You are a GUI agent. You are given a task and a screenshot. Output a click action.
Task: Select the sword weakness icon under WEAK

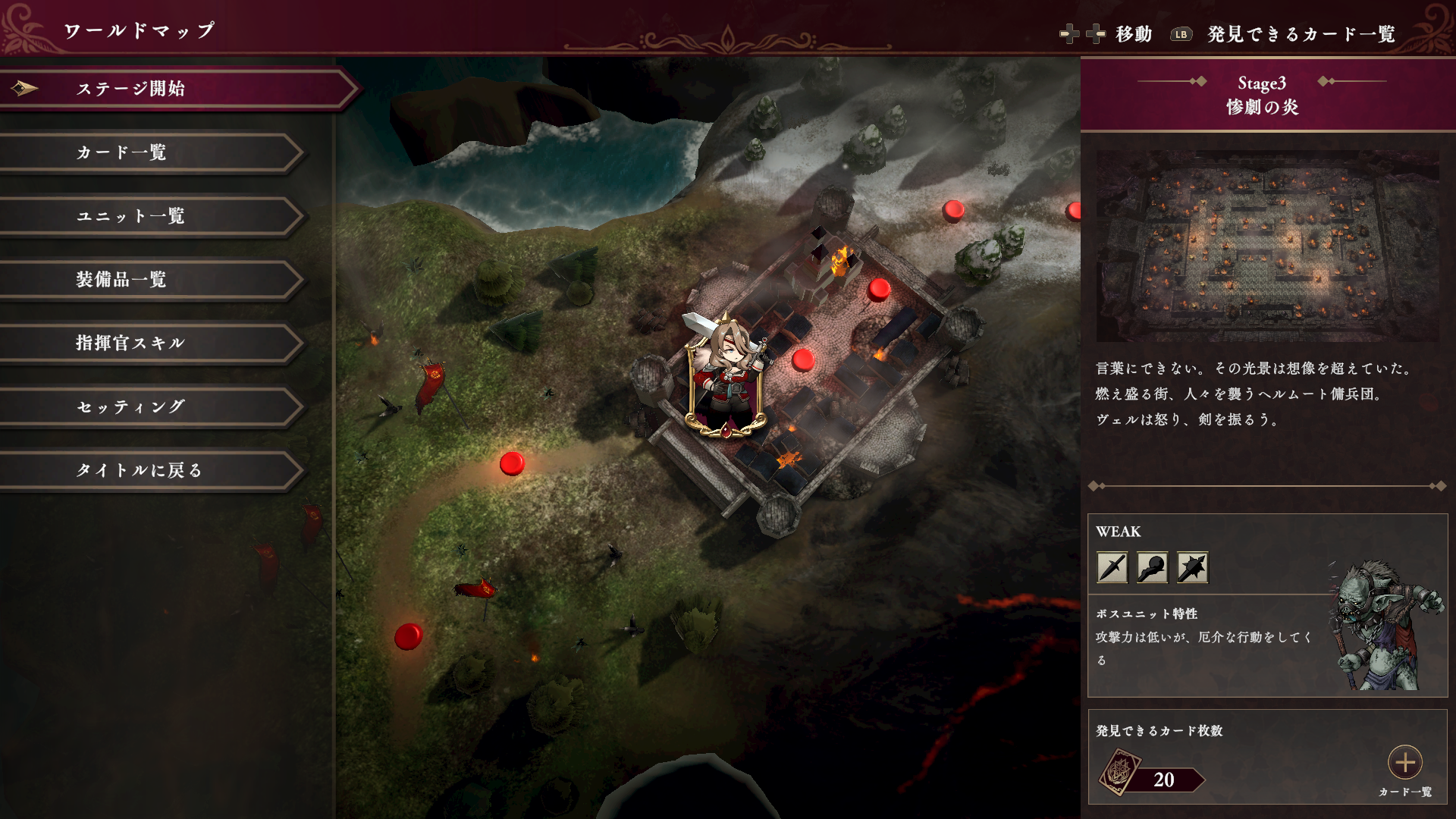point(1112,567)
